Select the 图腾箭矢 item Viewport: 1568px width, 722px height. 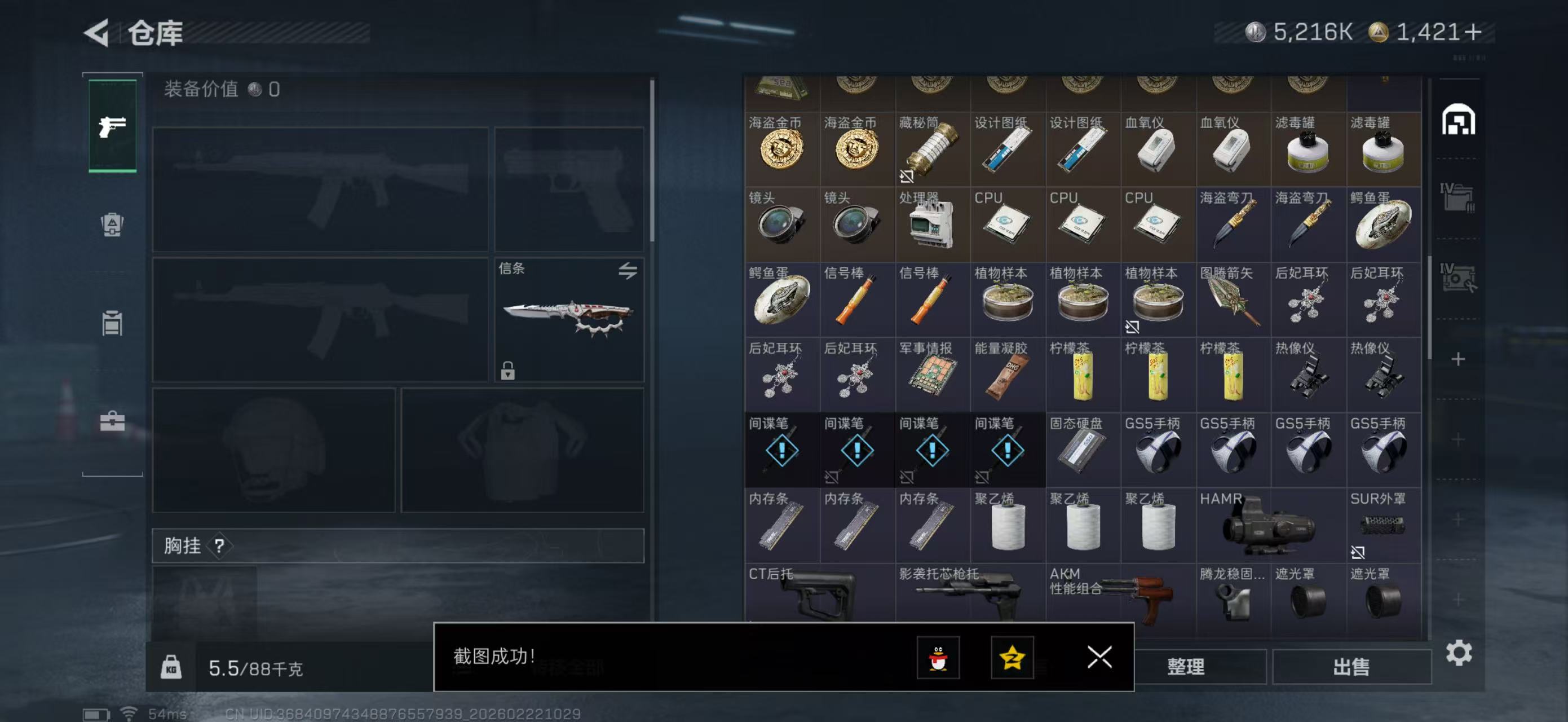point(1233,300)
